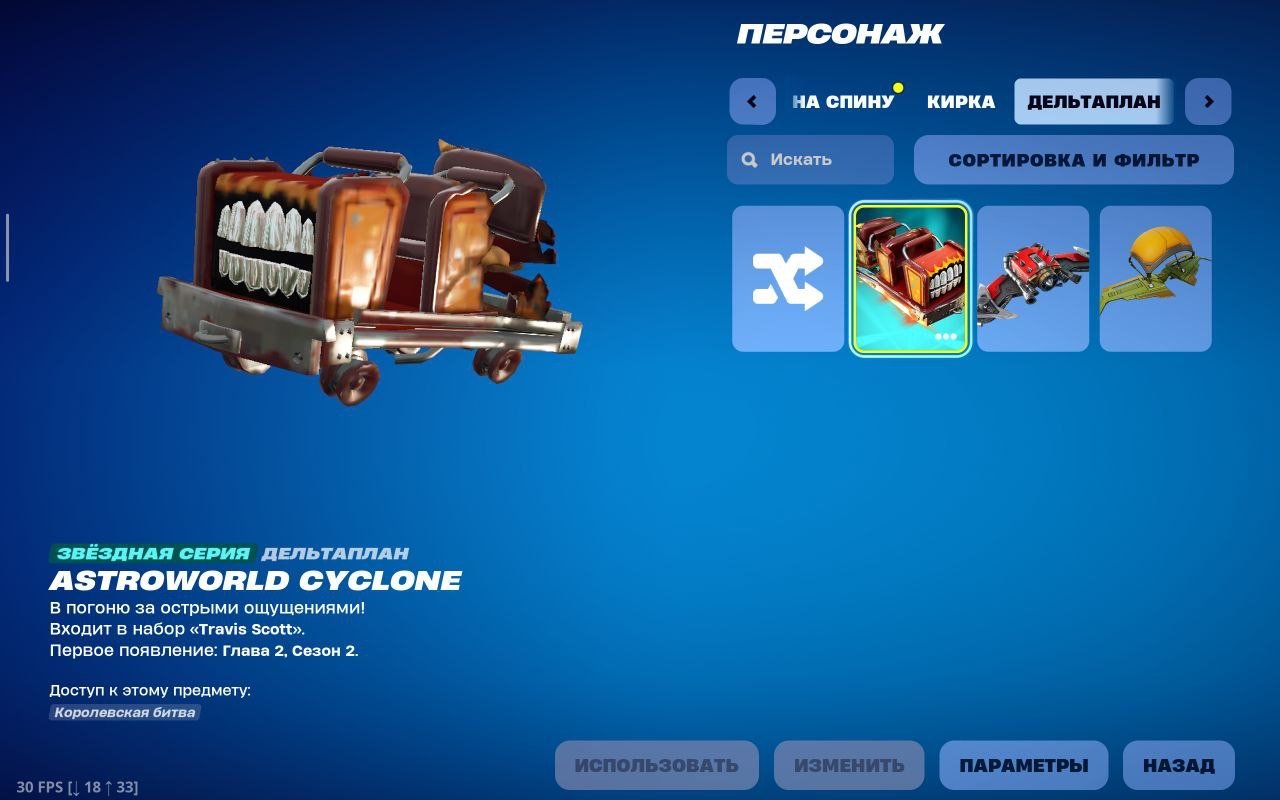Choose the red mechanical glider icon

tap(1032, 280)
